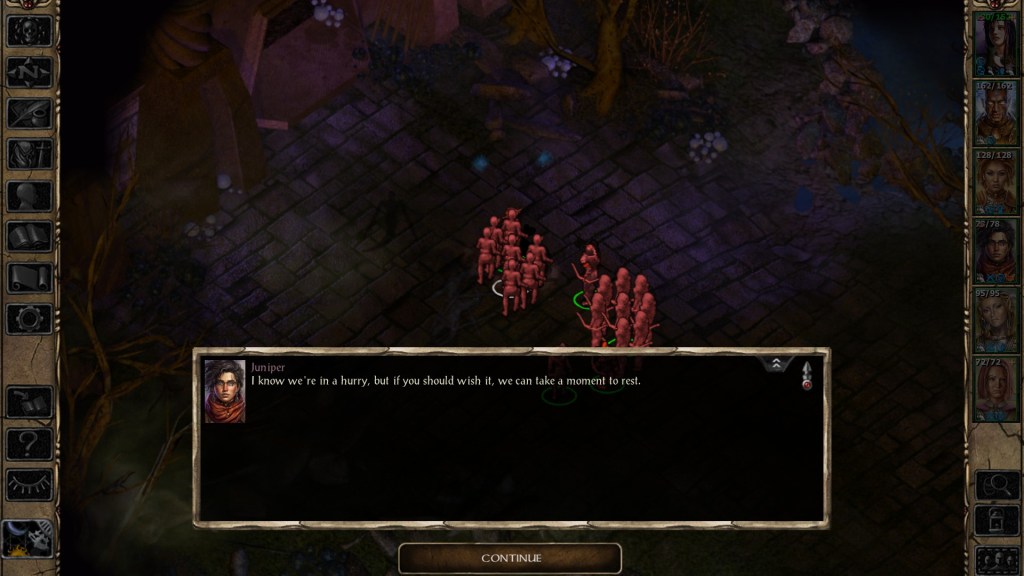
Task: Toggle the closed-eye hide interface button
Action: pos(29,484)
